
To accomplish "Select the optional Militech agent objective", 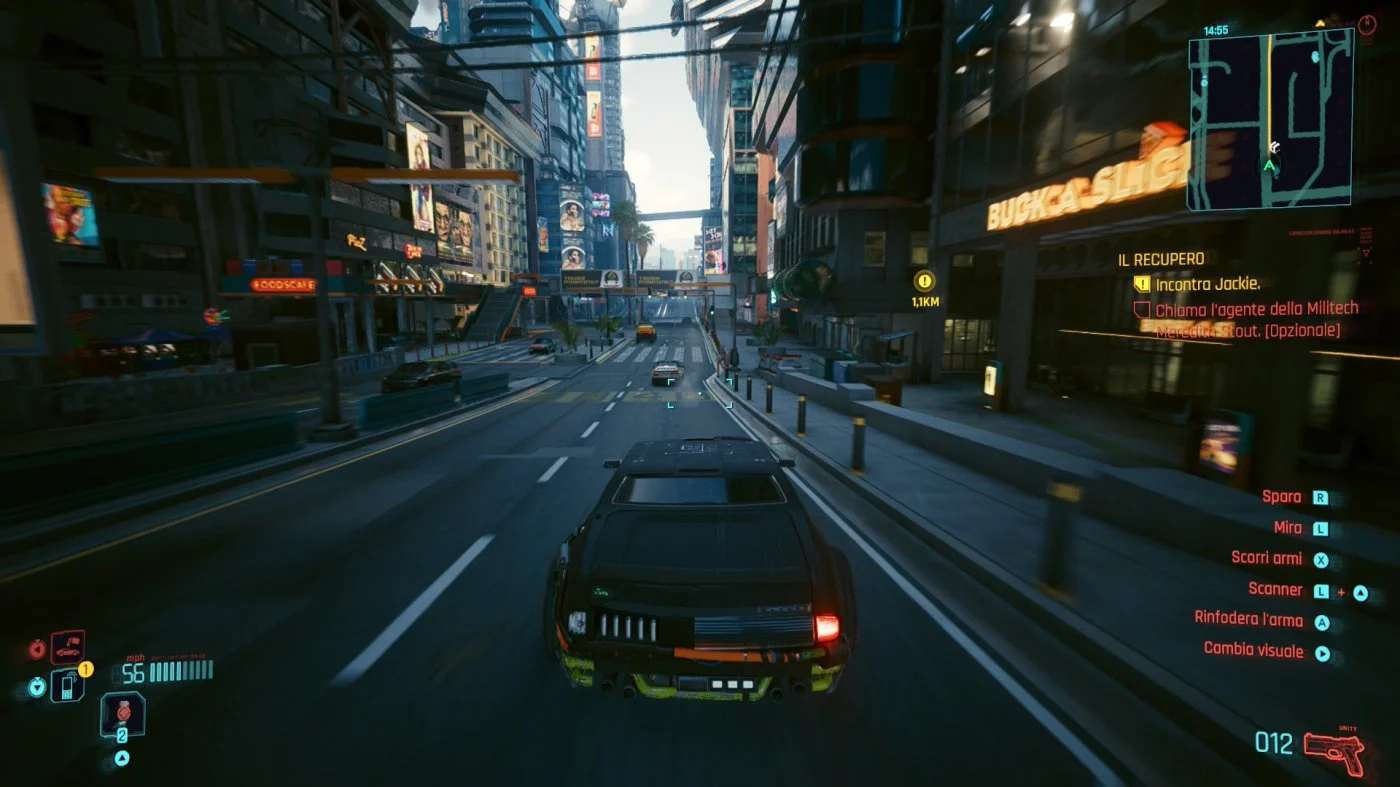I will point(1247,320).
